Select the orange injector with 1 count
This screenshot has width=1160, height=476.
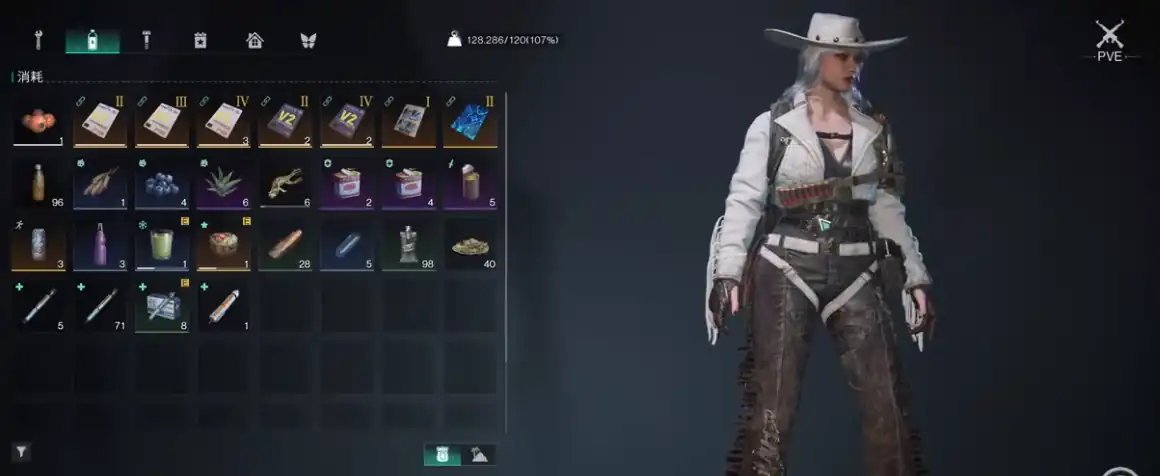point(222,307)
